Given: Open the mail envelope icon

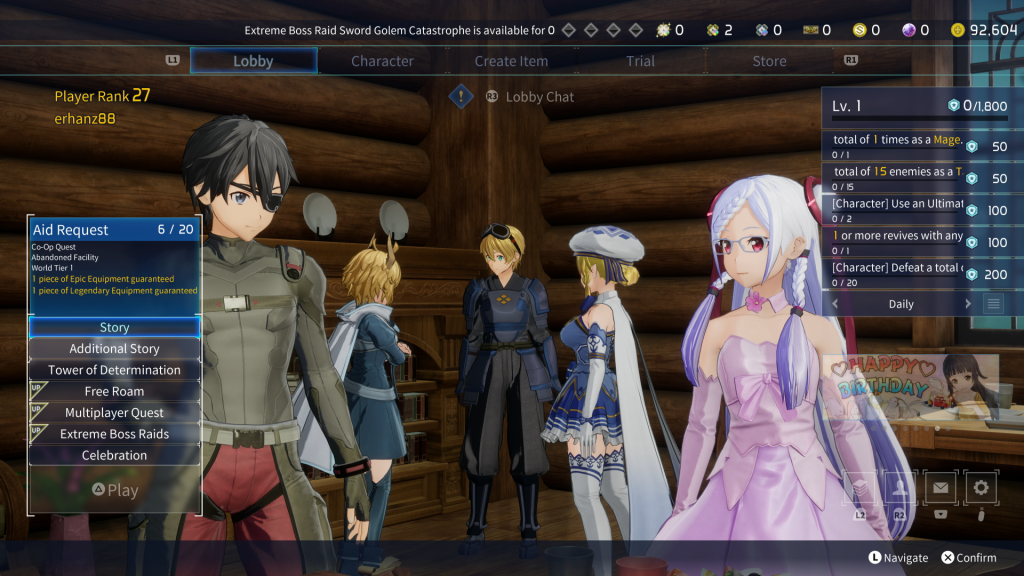Looking at the screenshot, I should click(x=940, y=488).
